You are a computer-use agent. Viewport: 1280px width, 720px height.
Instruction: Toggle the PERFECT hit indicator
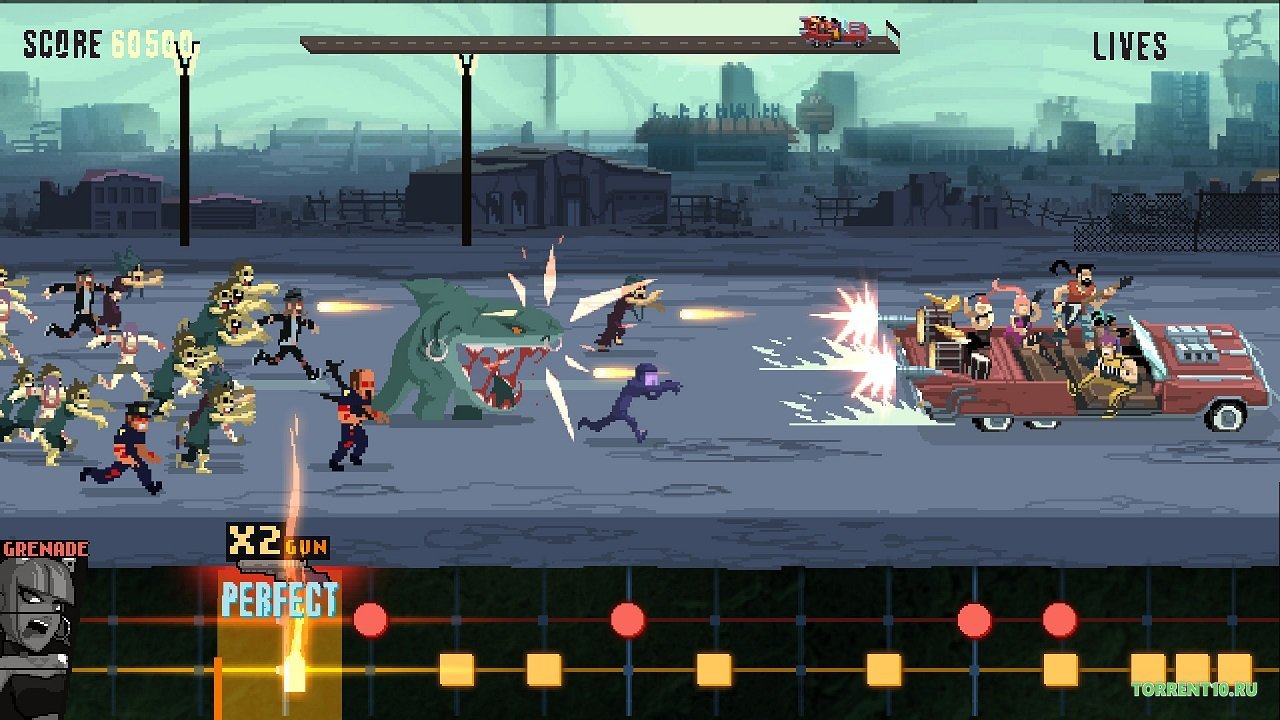pos(280,602)
